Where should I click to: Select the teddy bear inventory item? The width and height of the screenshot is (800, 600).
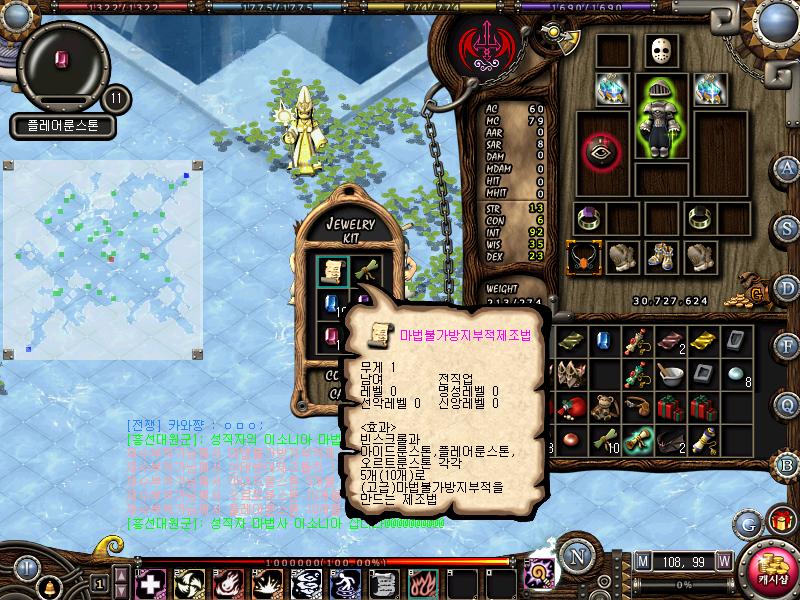pyautogui.click(x=603, y=407)
